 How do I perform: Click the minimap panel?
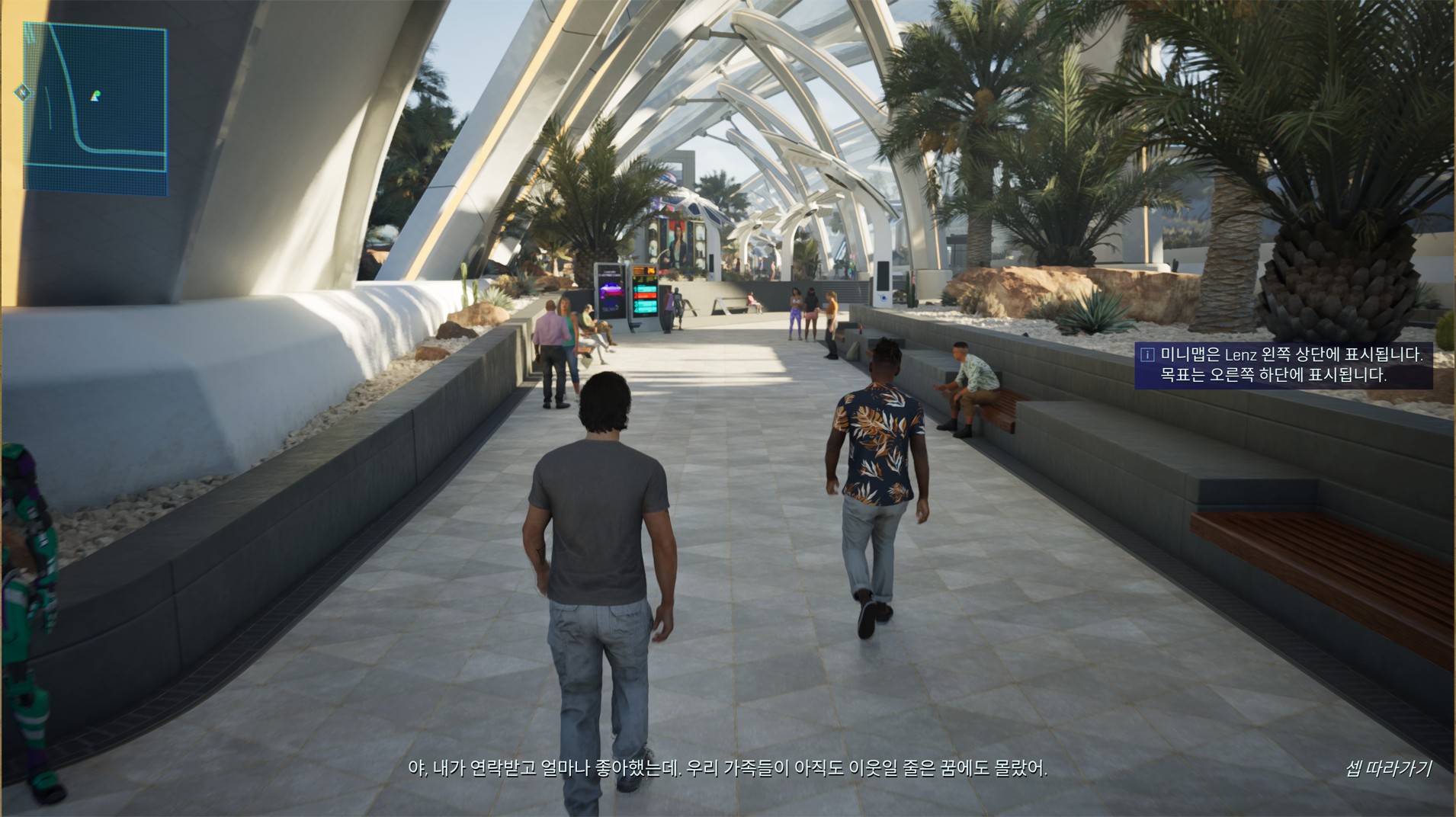tap(95, 106)
